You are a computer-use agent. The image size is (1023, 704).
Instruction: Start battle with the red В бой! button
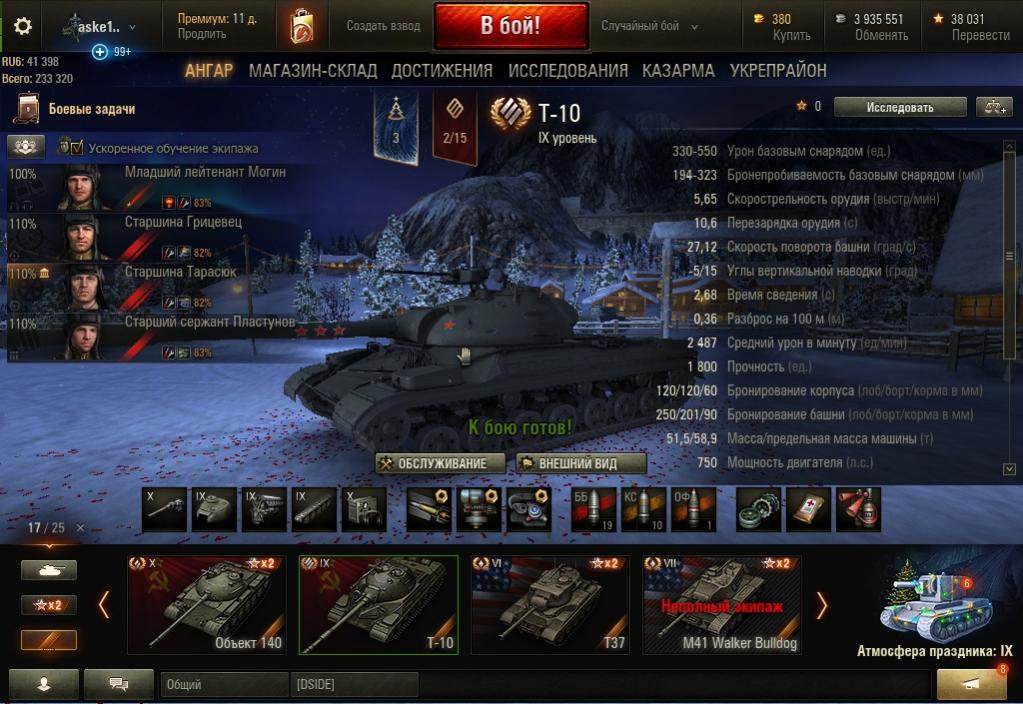coord(510,27)
